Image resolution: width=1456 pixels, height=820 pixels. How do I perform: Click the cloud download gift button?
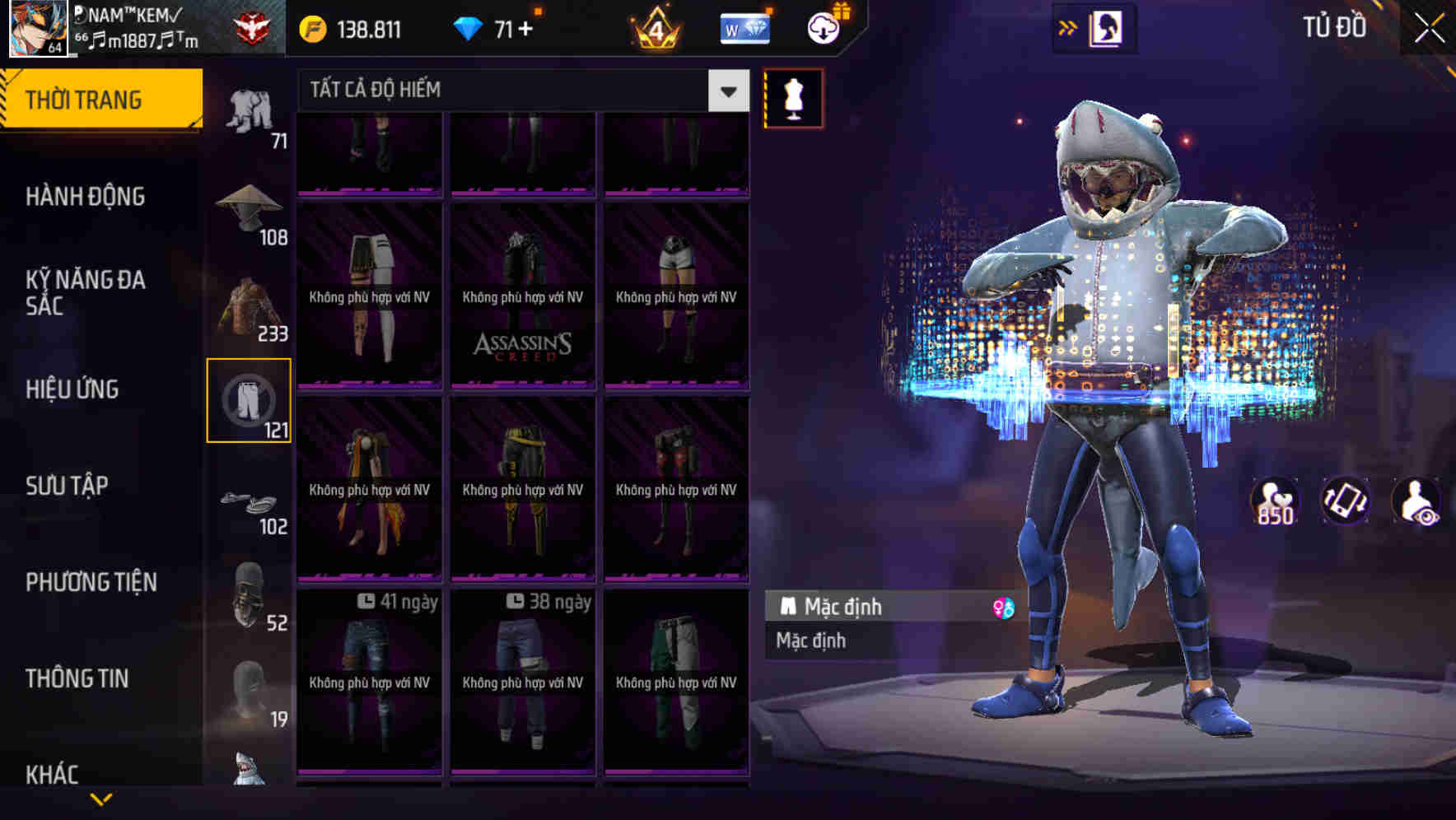(821, 26)
